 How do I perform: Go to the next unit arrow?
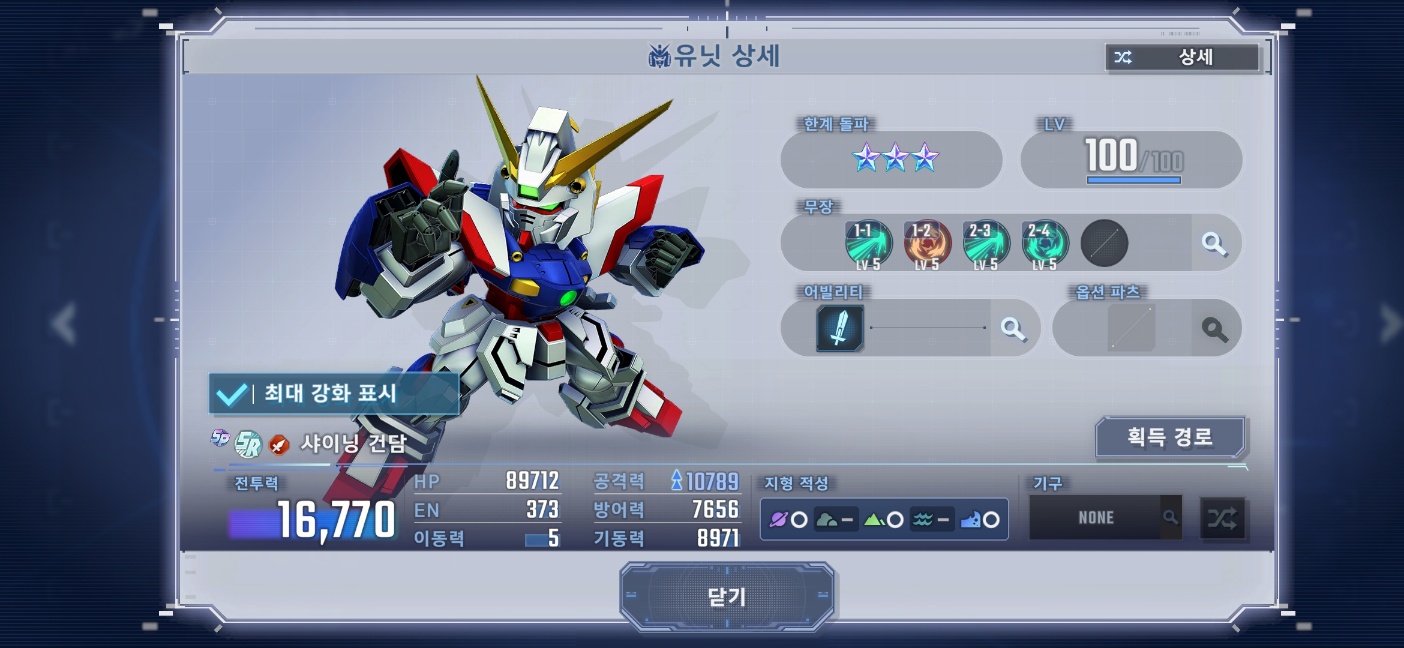1389,323
